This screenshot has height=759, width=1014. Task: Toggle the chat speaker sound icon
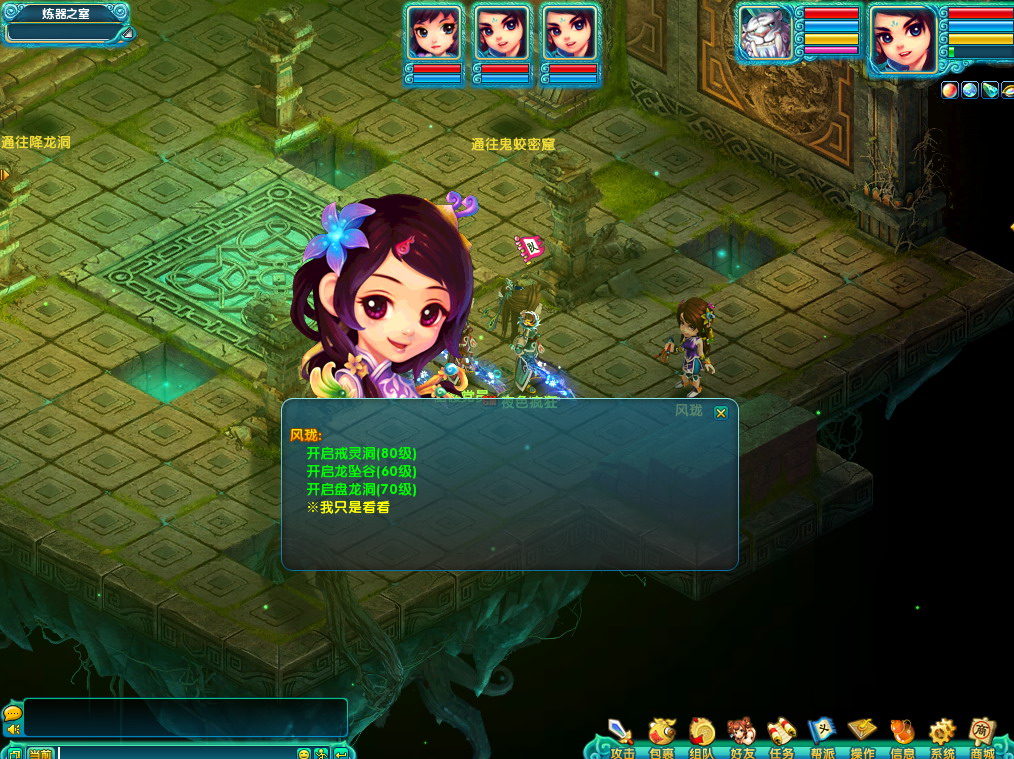pyautogui.click(x=13, y=729)
